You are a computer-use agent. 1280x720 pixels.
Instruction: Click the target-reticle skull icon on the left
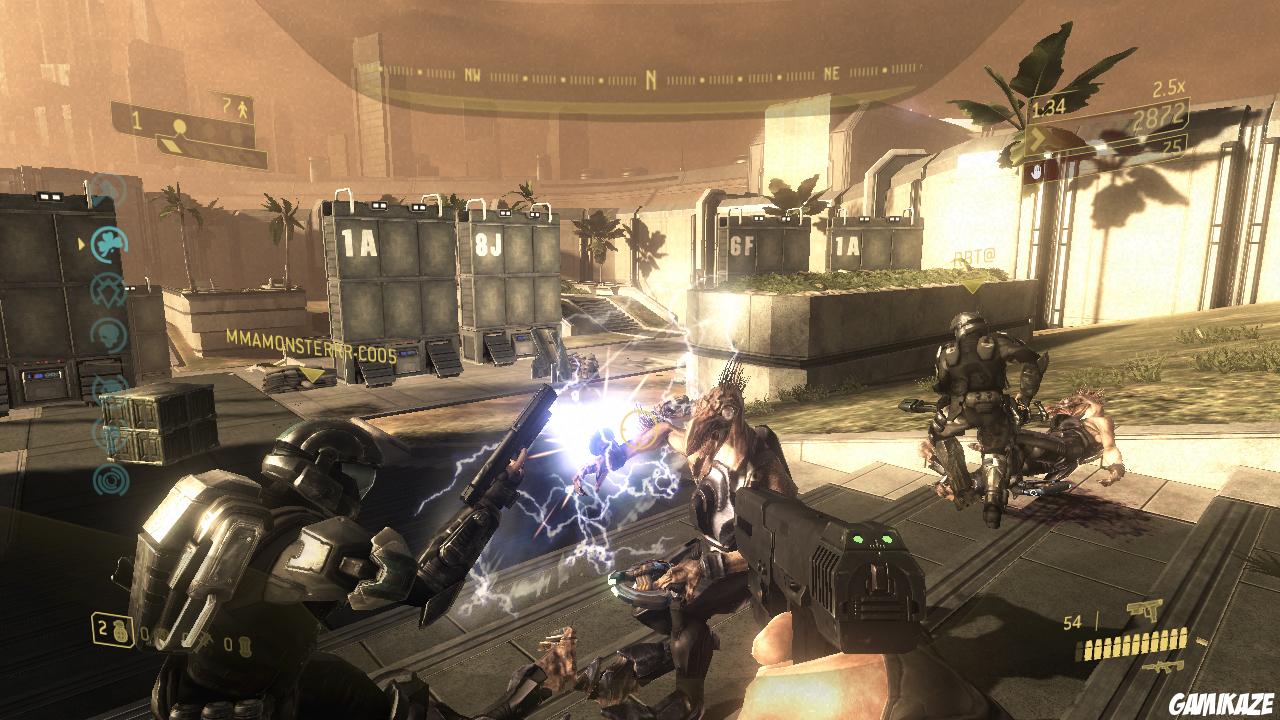(108, 288)
